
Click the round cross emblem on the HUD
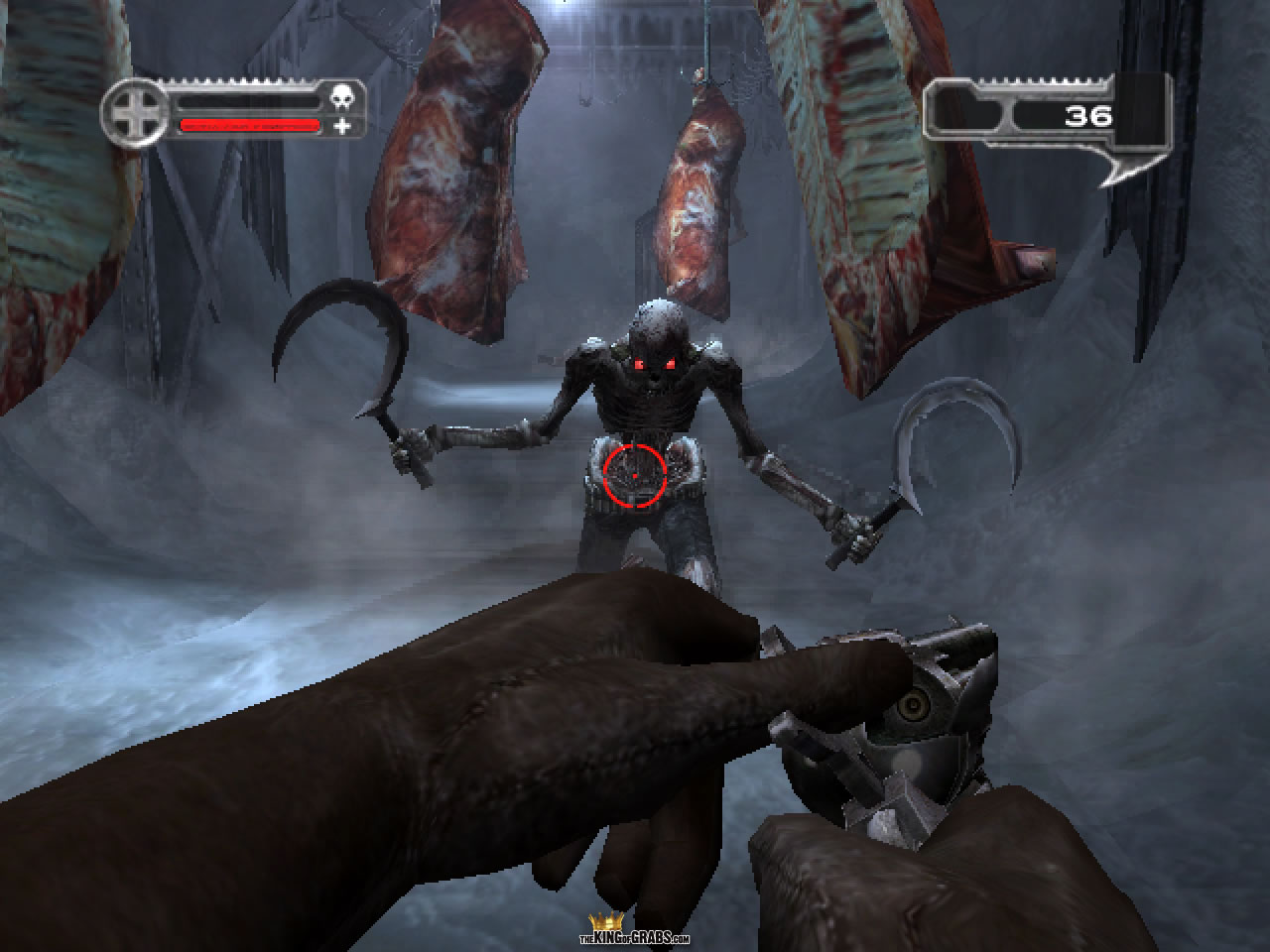coord(136,114)
